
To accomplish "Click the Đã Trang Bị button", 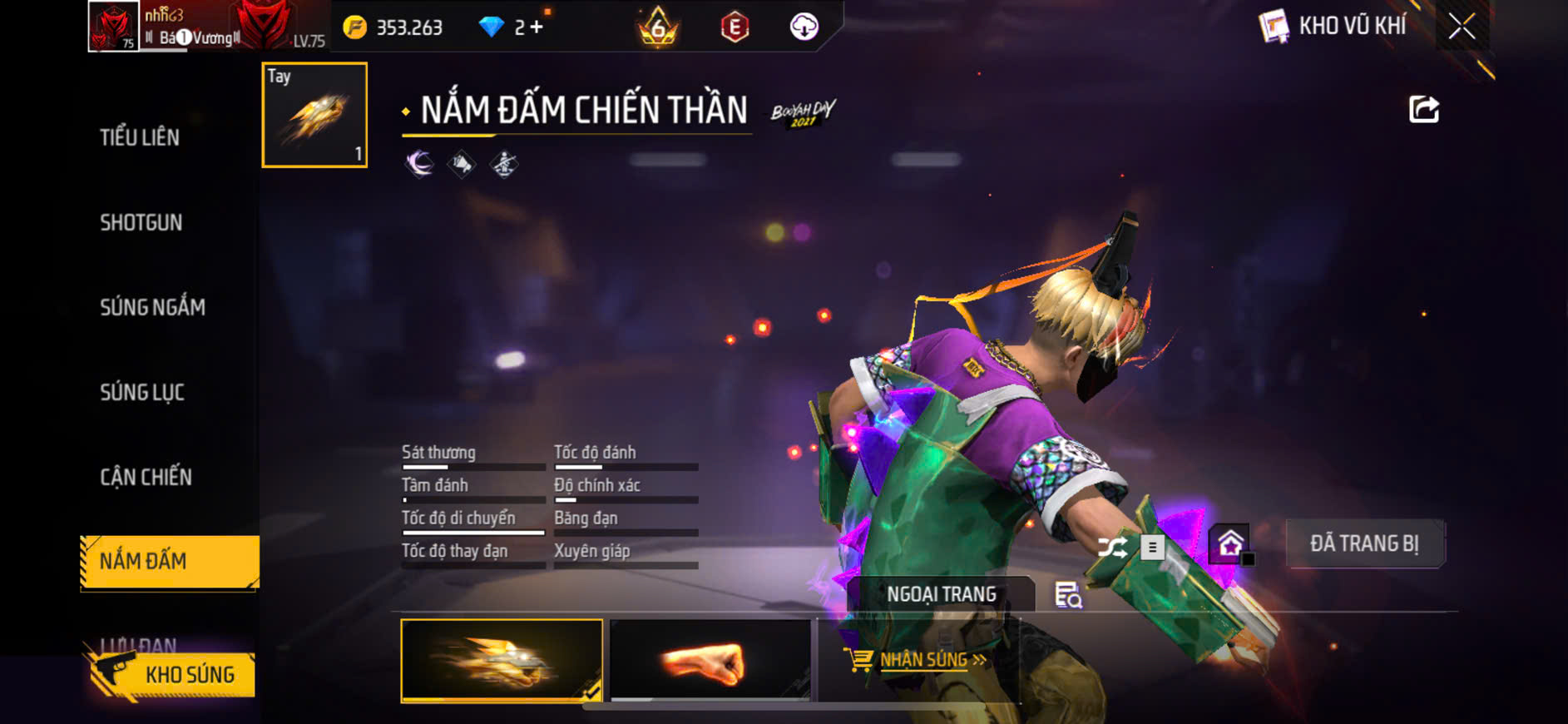I will (x=1364, y=544).
